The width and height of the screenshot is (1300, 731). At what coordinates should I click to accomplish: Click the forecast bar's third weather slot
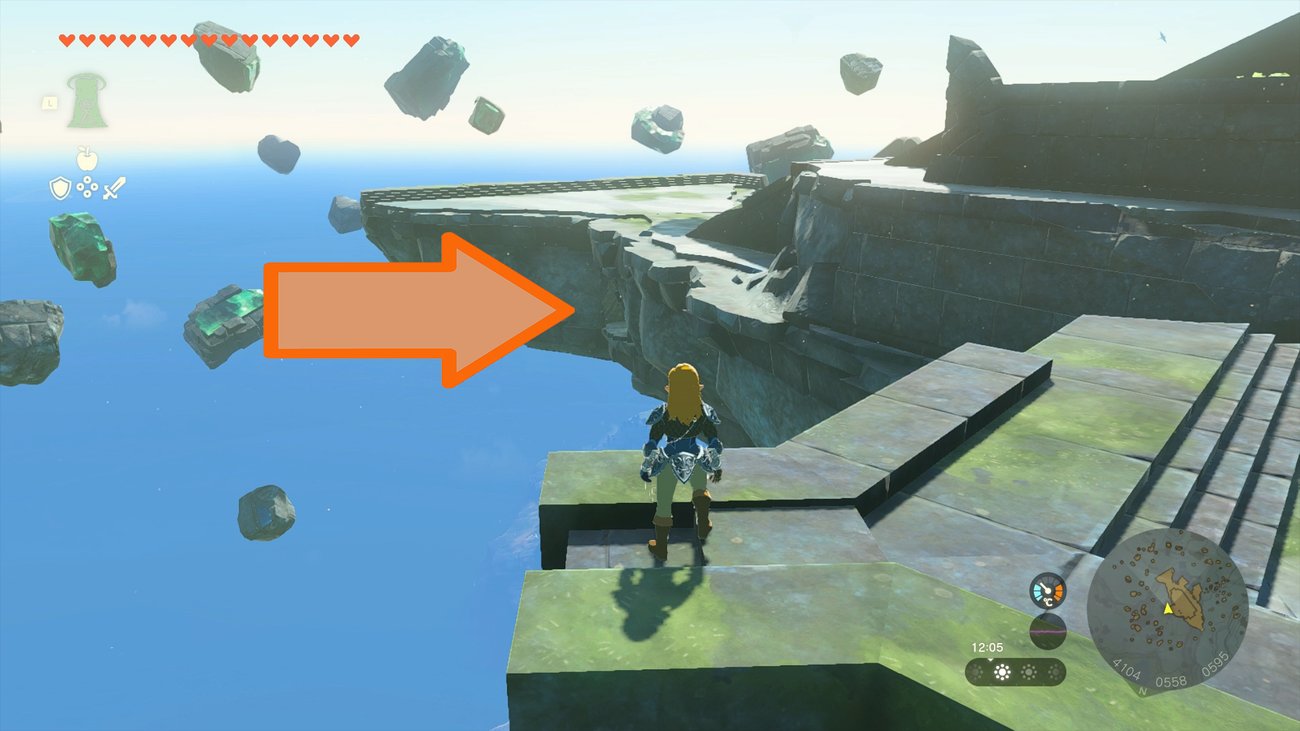coord(1029,670)
